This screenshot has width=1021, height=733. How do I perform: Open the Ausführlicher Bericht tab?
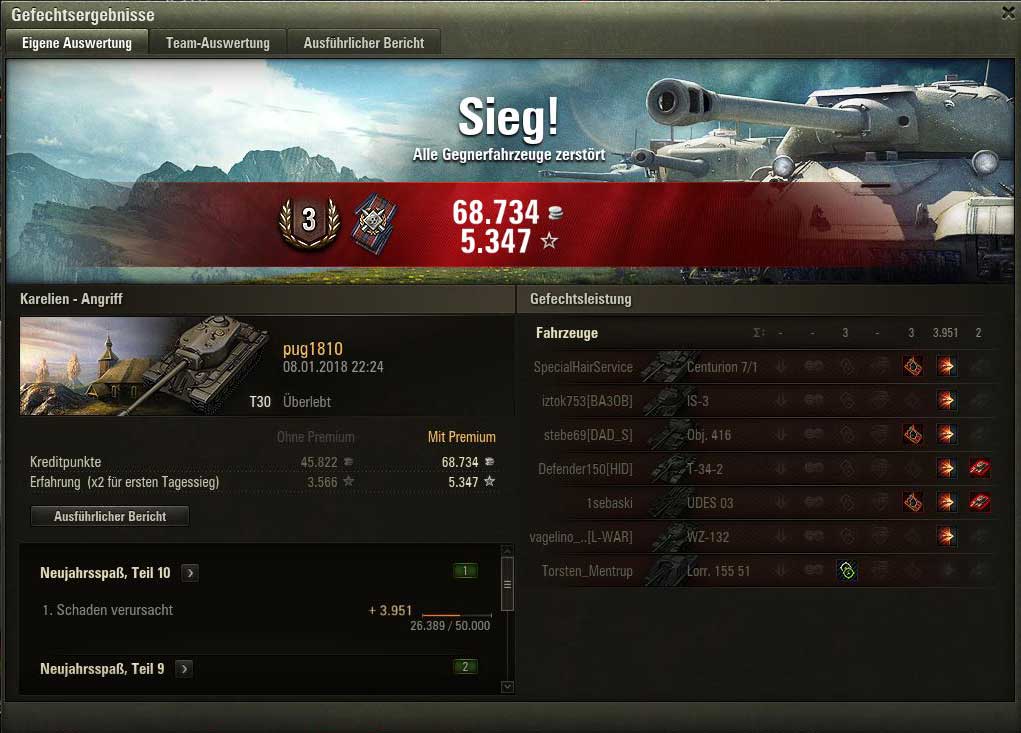click(364, 43)
